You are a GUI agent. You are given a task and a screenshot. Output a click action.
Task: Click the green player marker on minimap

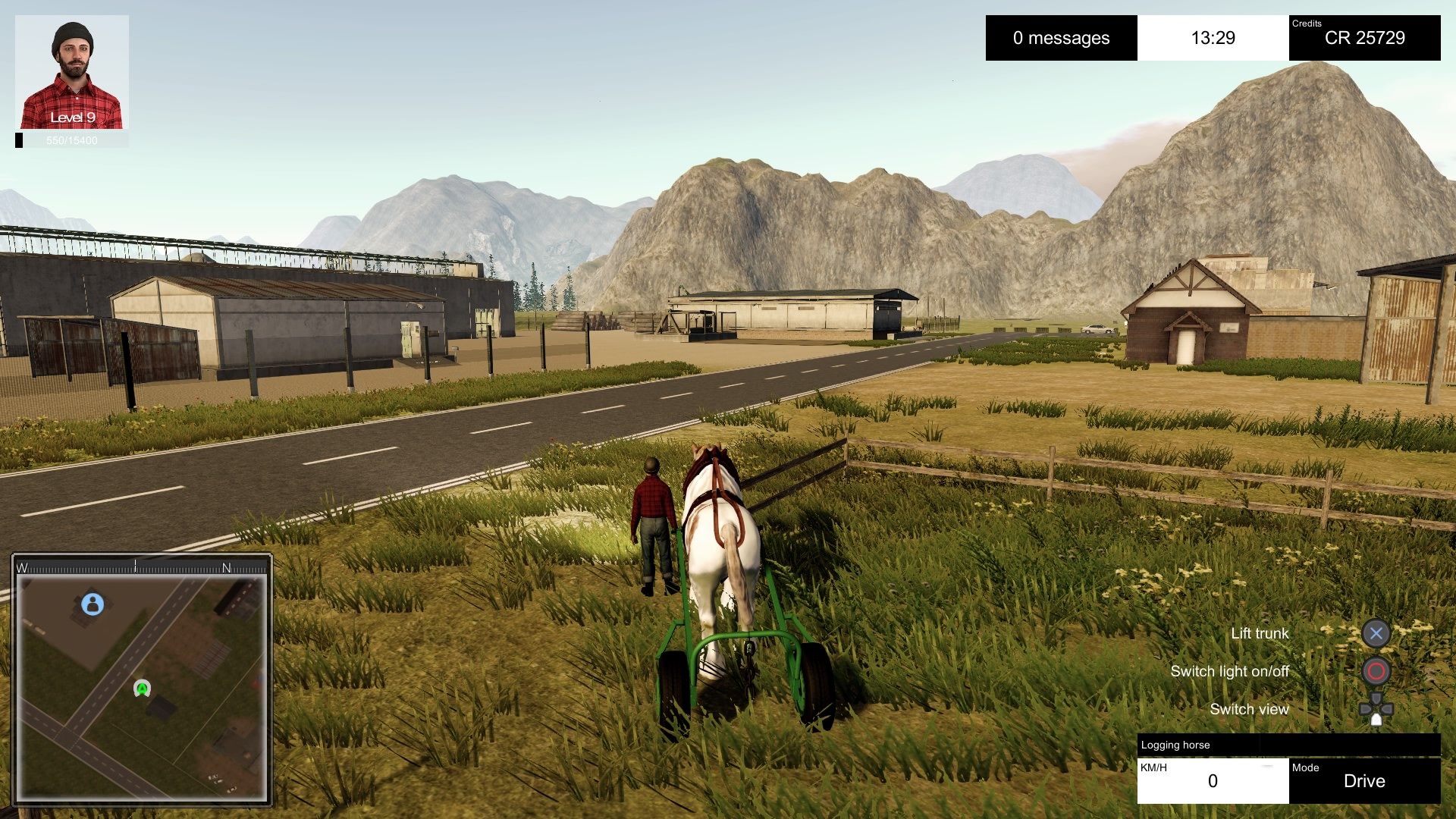click(142, 688)
